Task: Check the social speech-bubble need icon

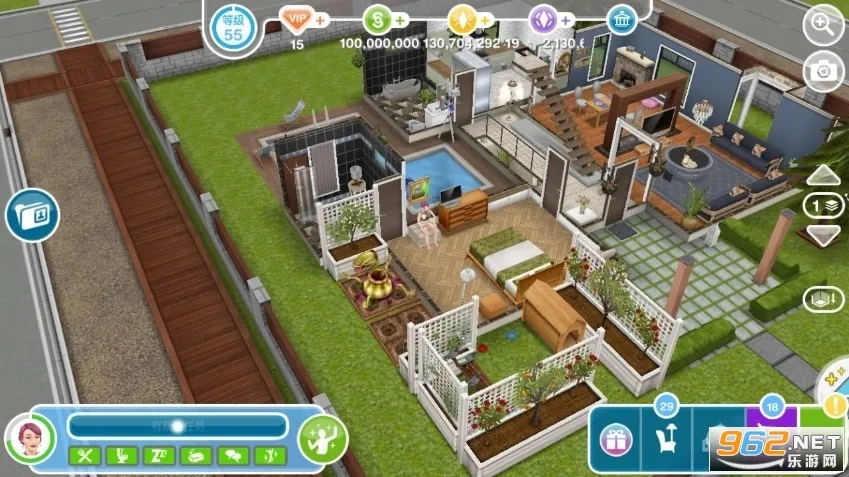Action: (x=233, y=456)
